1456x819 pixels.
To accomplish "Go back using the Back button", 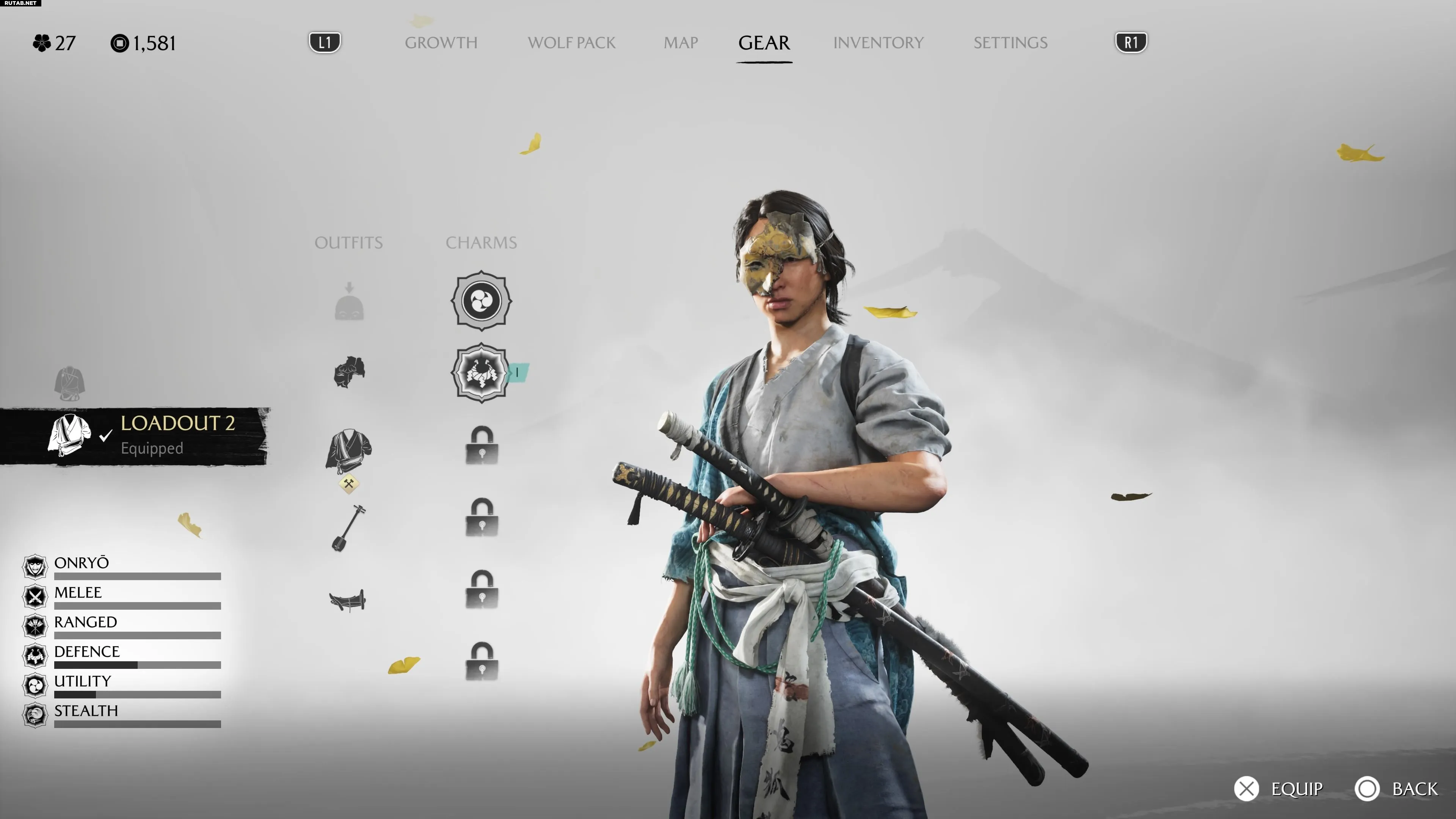I will (x=1396, y=789).
